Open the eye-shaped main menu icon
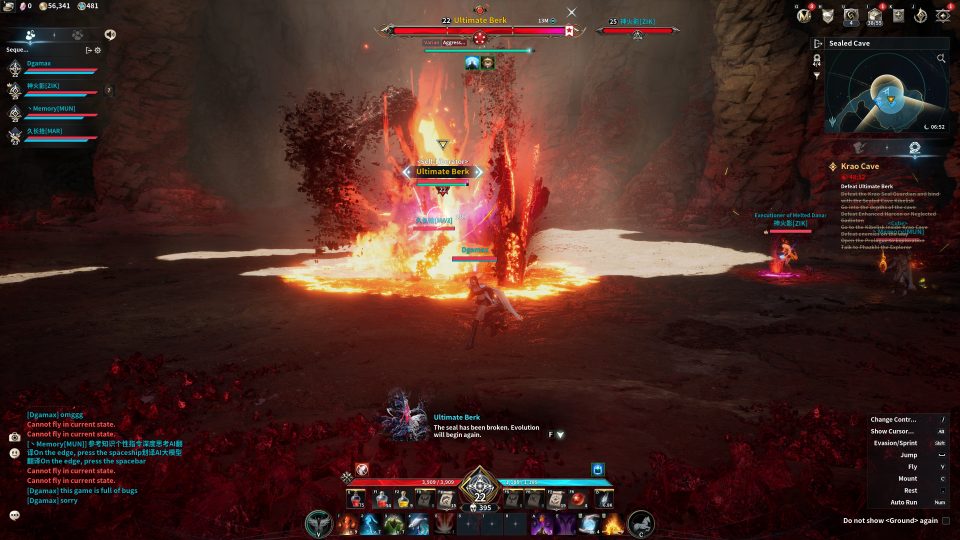The image size is (960, 540). tap(943, 15)
